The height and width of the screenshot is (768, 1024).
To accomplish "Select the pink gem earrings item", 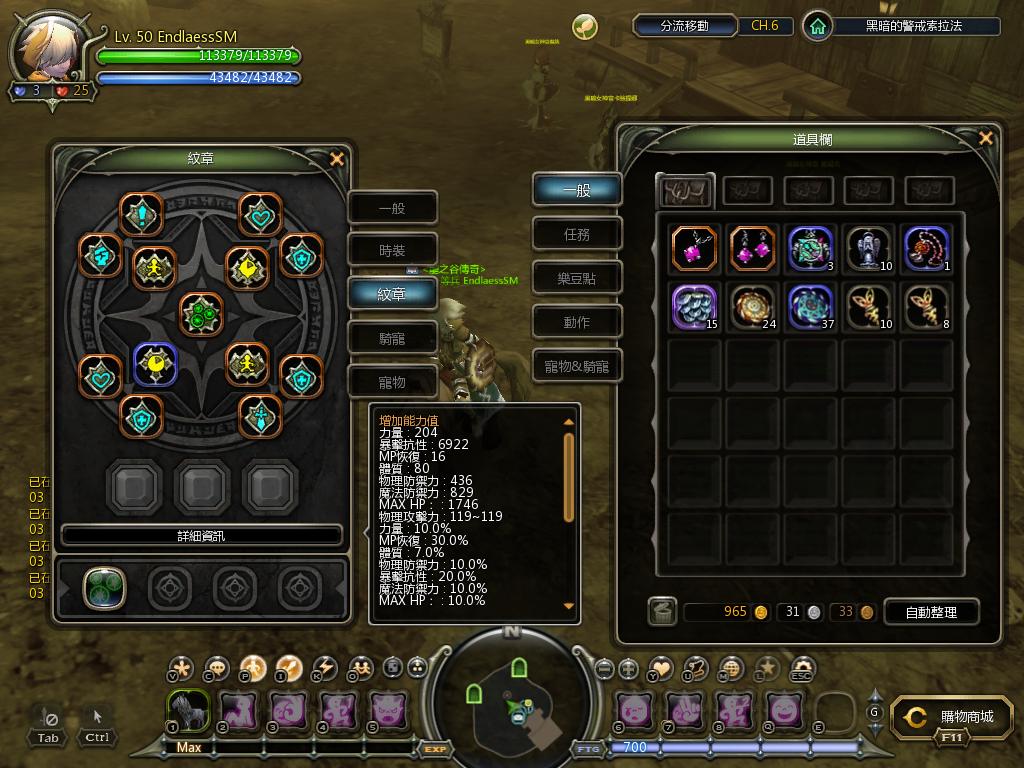I will click(x=753, y=248).
